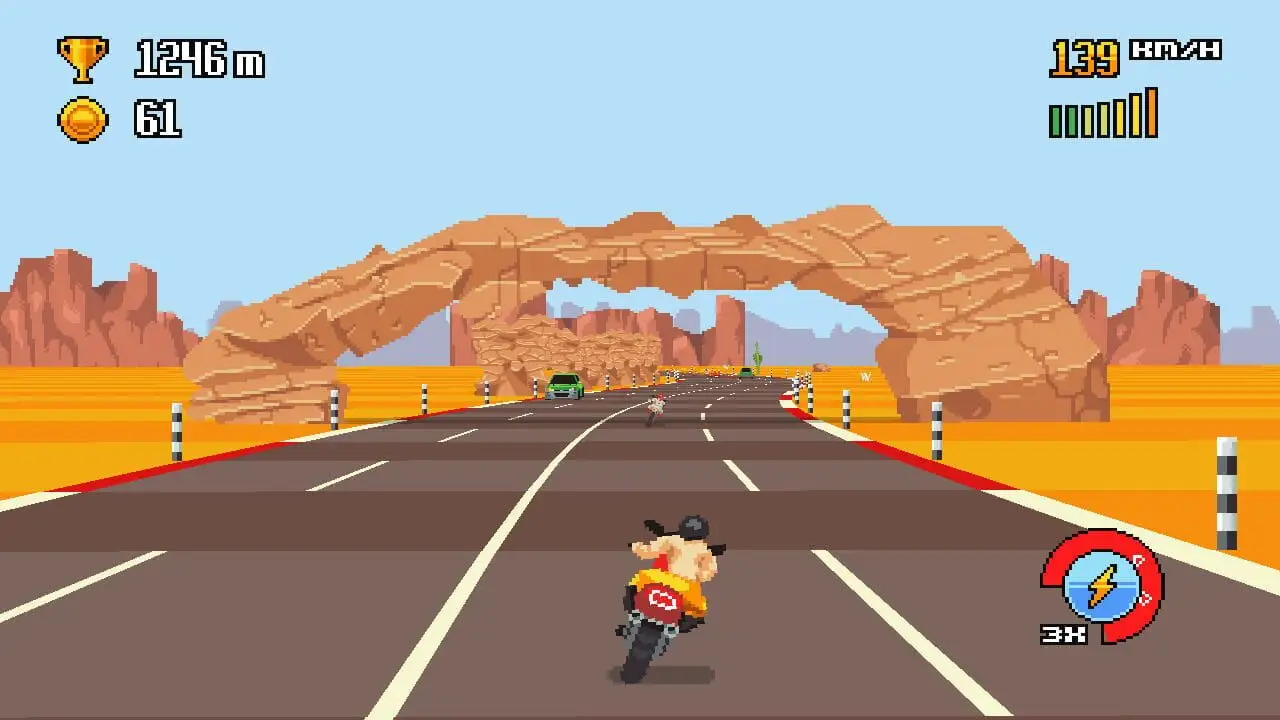Activate the lightning bolt boost button

[1101, 587]
